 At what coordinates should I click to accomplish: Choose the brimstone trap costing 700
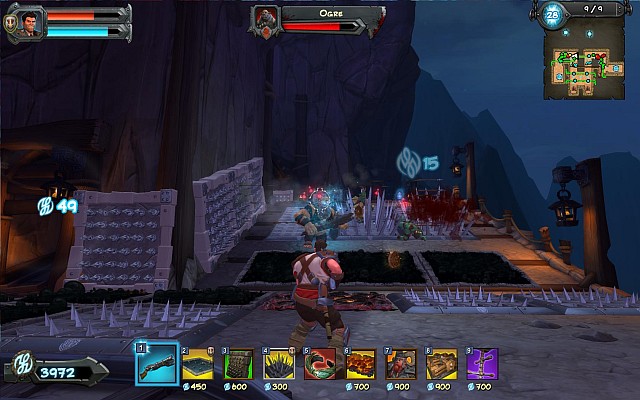click(360, 364)
